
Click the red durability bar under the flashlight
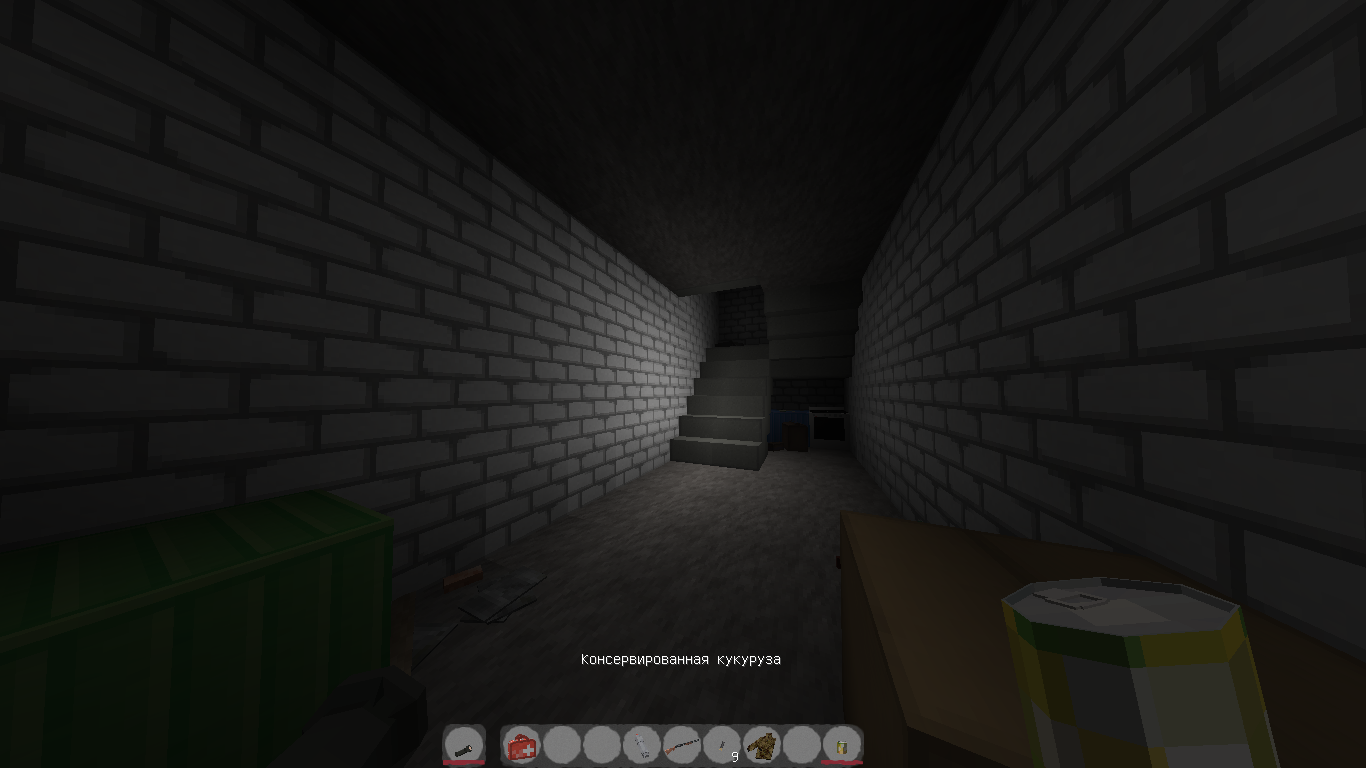tap(465, 761)
